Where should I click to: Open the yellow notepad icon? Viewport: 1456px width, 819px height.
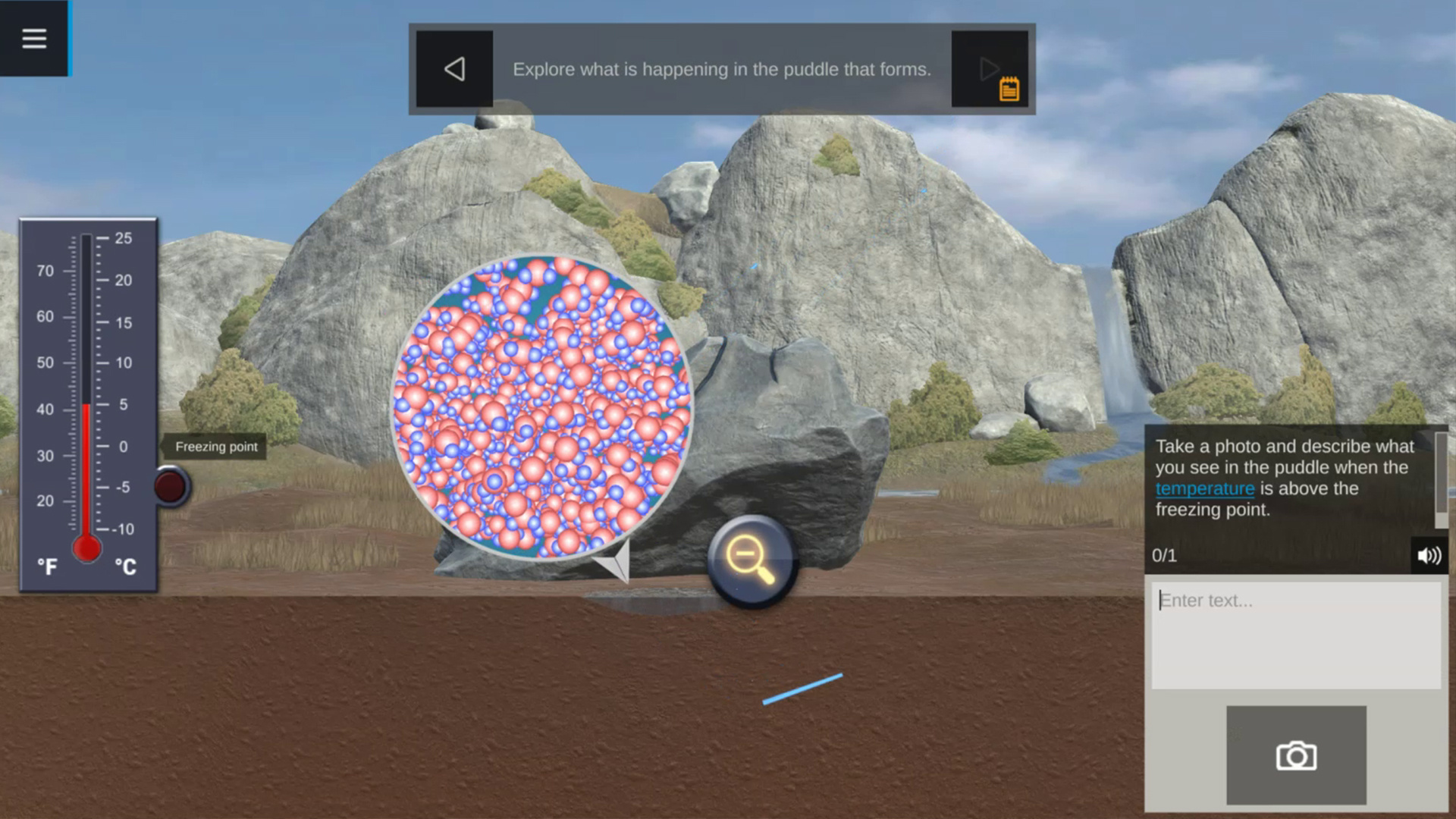click(1009, 89)
